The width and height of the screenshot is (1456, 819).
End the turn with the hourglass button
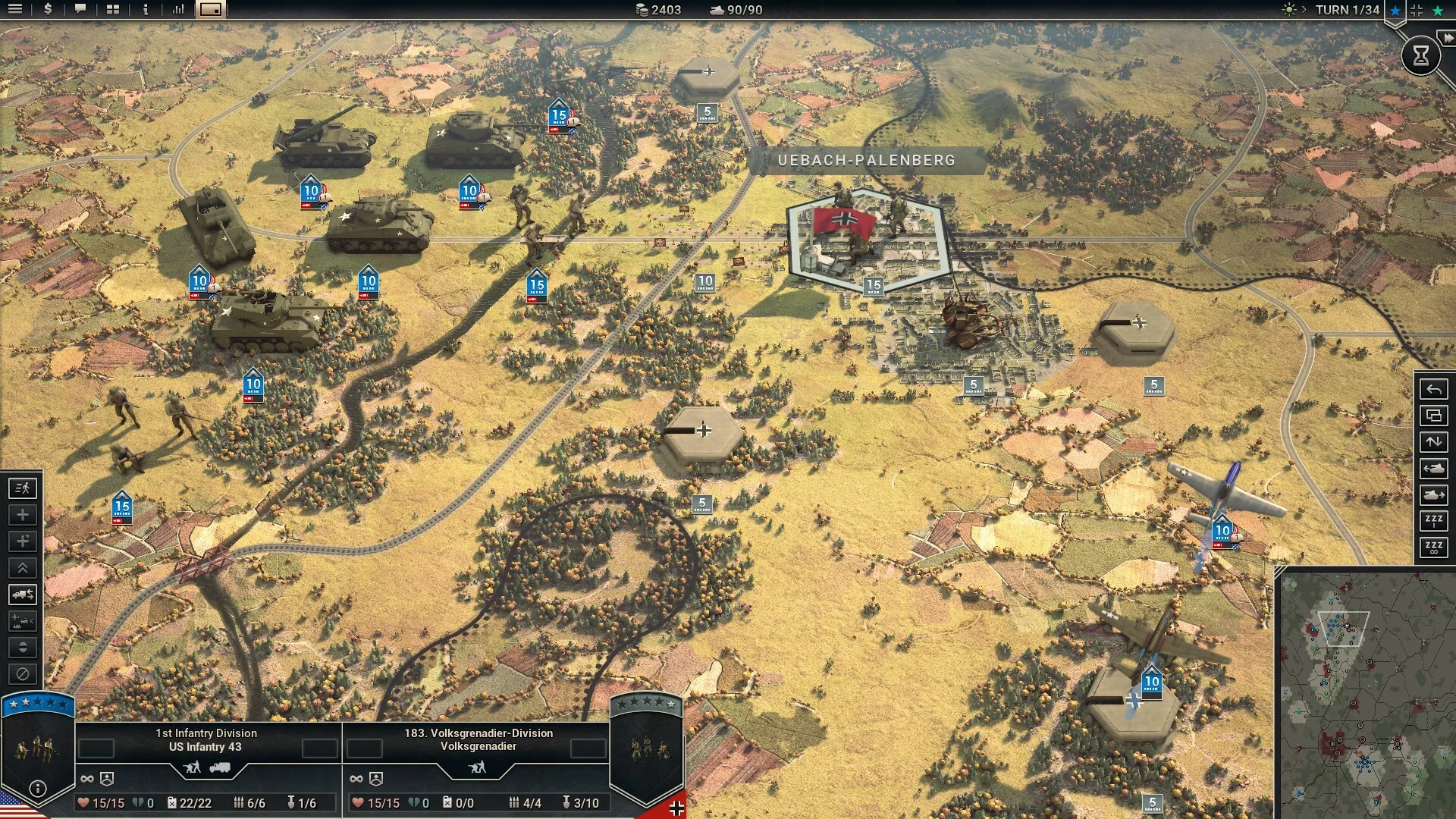tap(1421, 55)
